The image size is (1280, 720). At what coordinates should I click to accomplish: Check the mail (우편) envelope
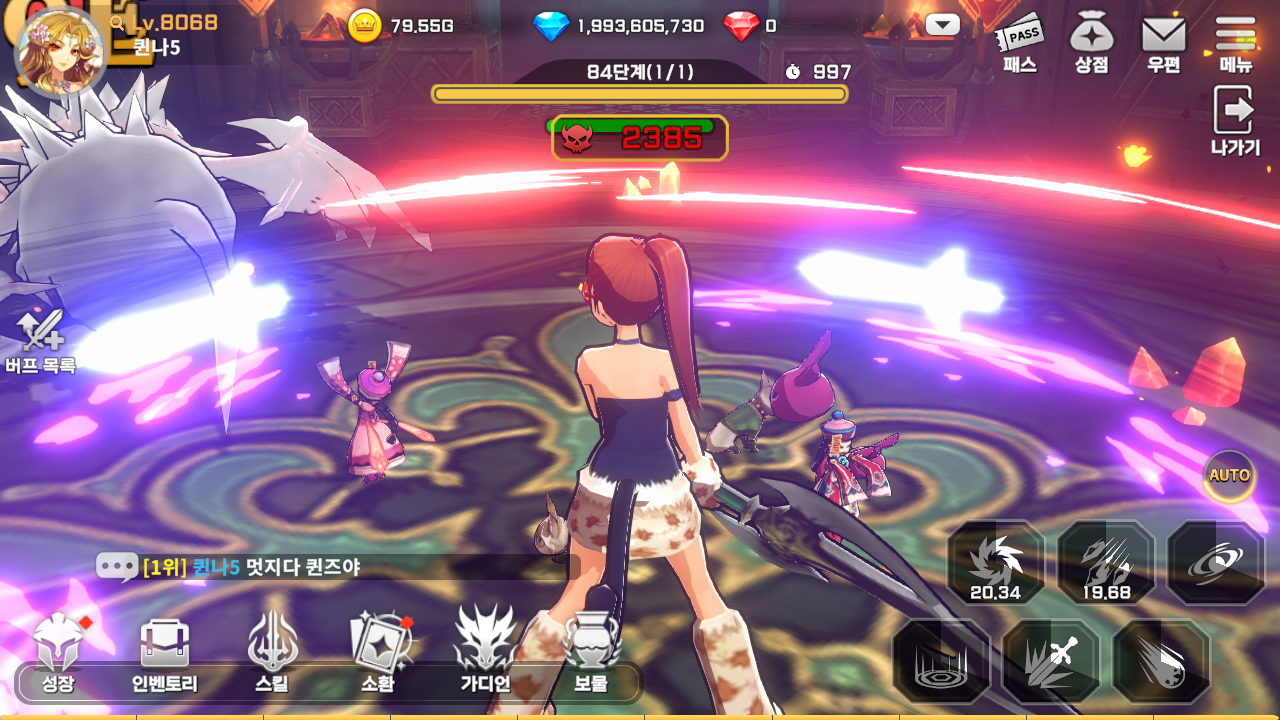tap(1164, 45)
